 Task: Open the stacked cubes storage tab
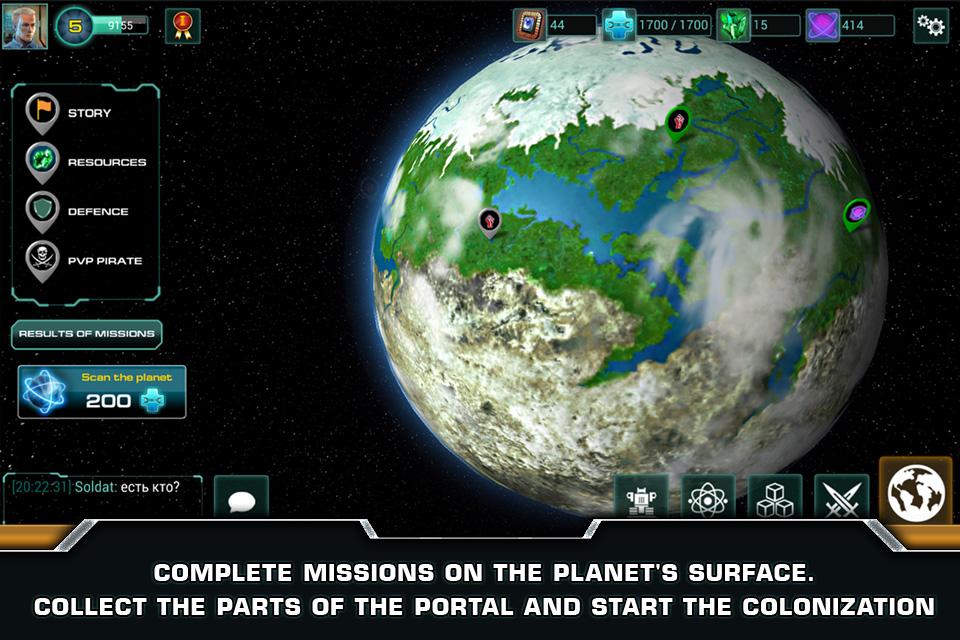pos(775,498)
